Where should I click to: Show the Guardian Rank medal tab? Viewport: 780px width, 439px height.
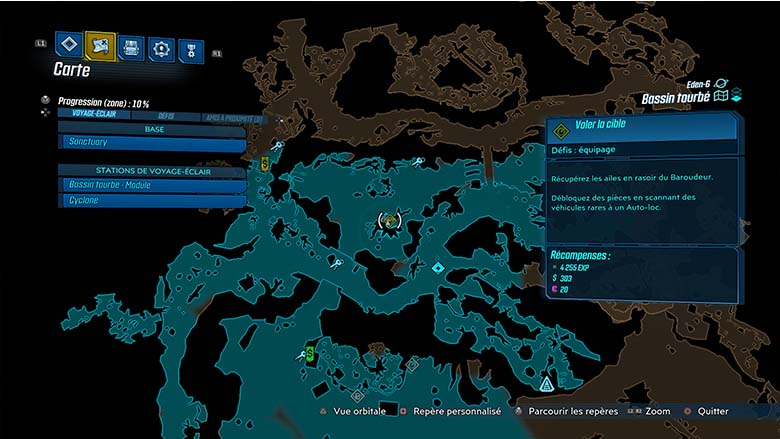point(190,48)
